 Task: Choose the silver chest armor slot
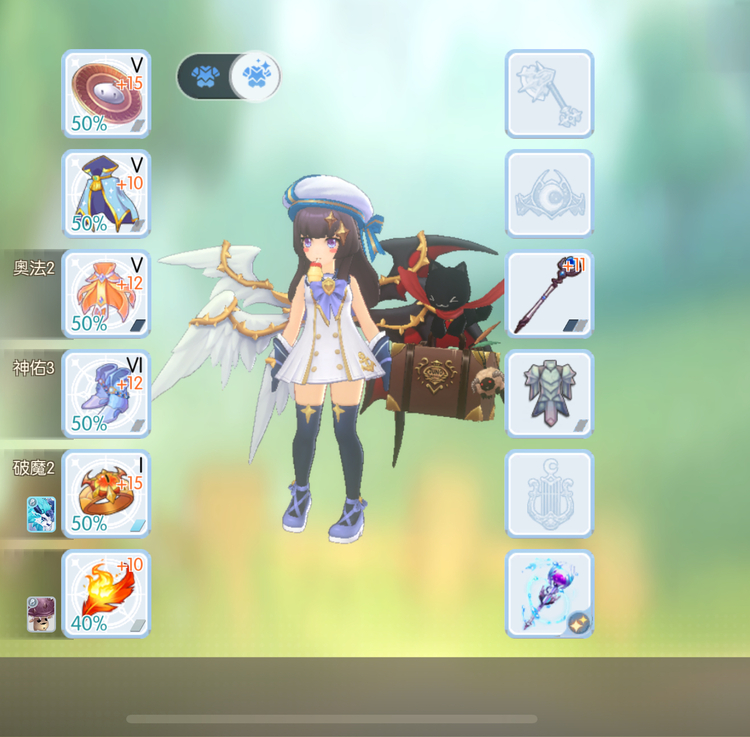[549, 394]
